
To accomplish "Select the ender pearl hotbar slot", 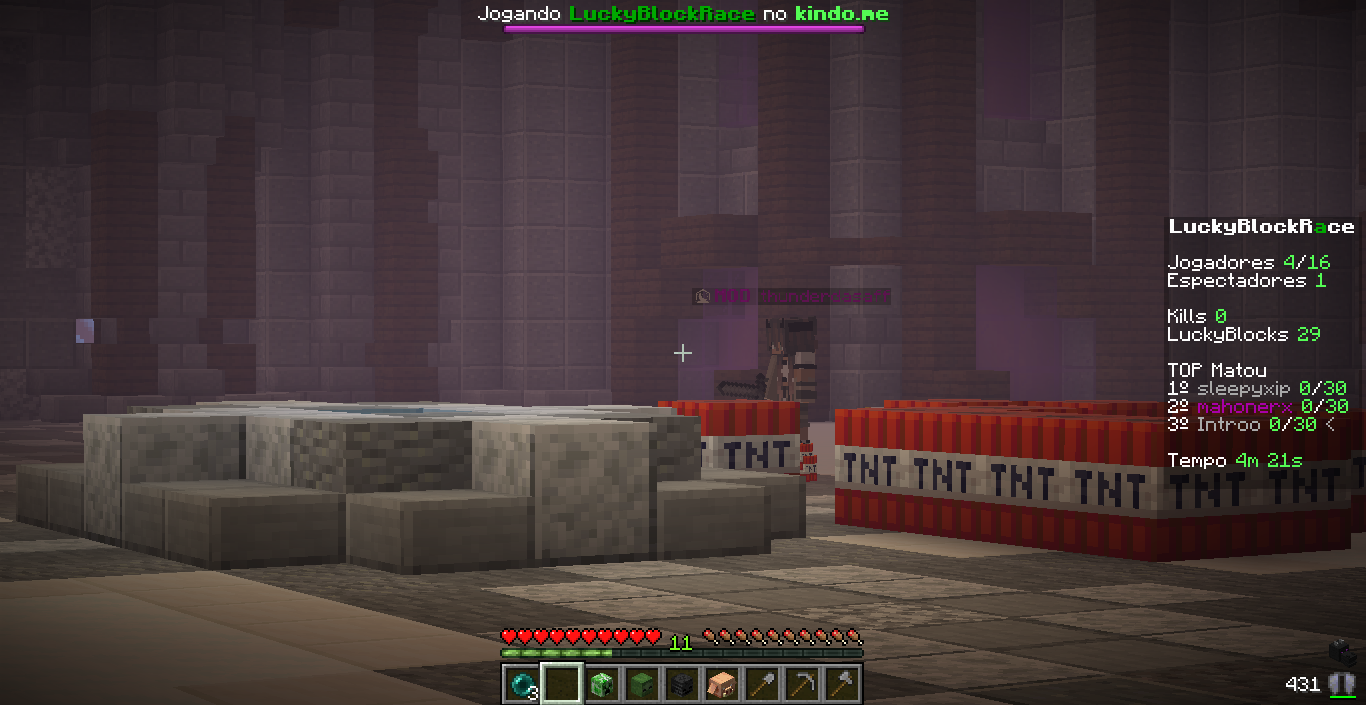I will pyautogui.click(x=521, y=684).
